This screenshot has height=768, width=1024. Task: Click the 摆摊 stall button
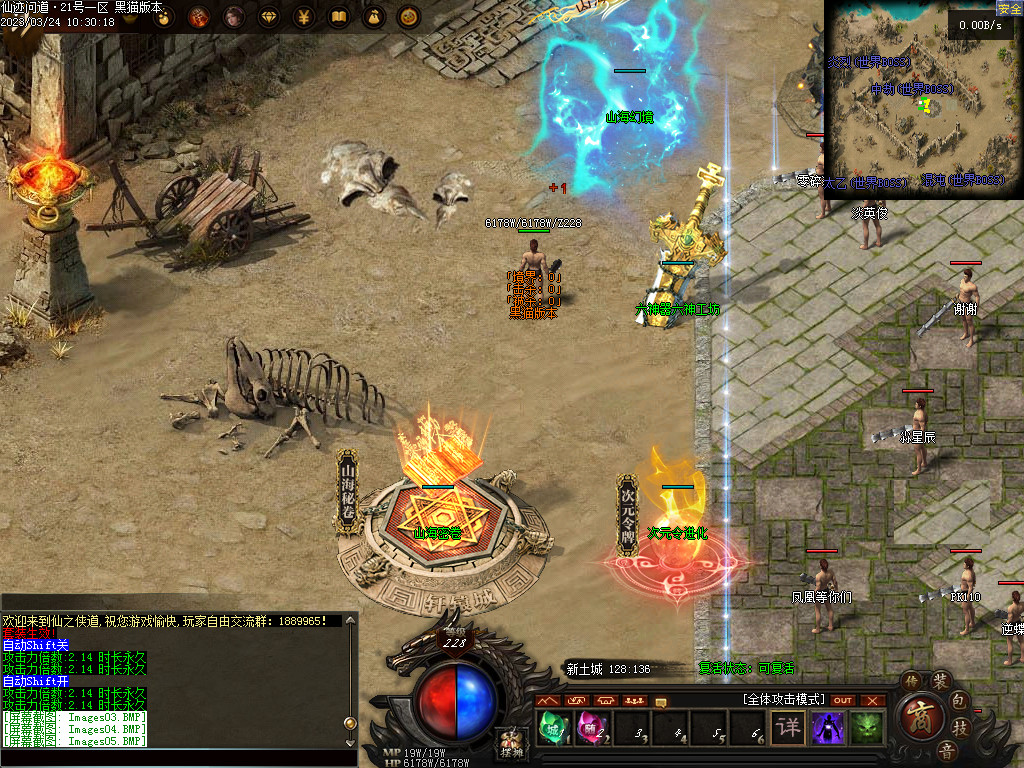point(511,743)
